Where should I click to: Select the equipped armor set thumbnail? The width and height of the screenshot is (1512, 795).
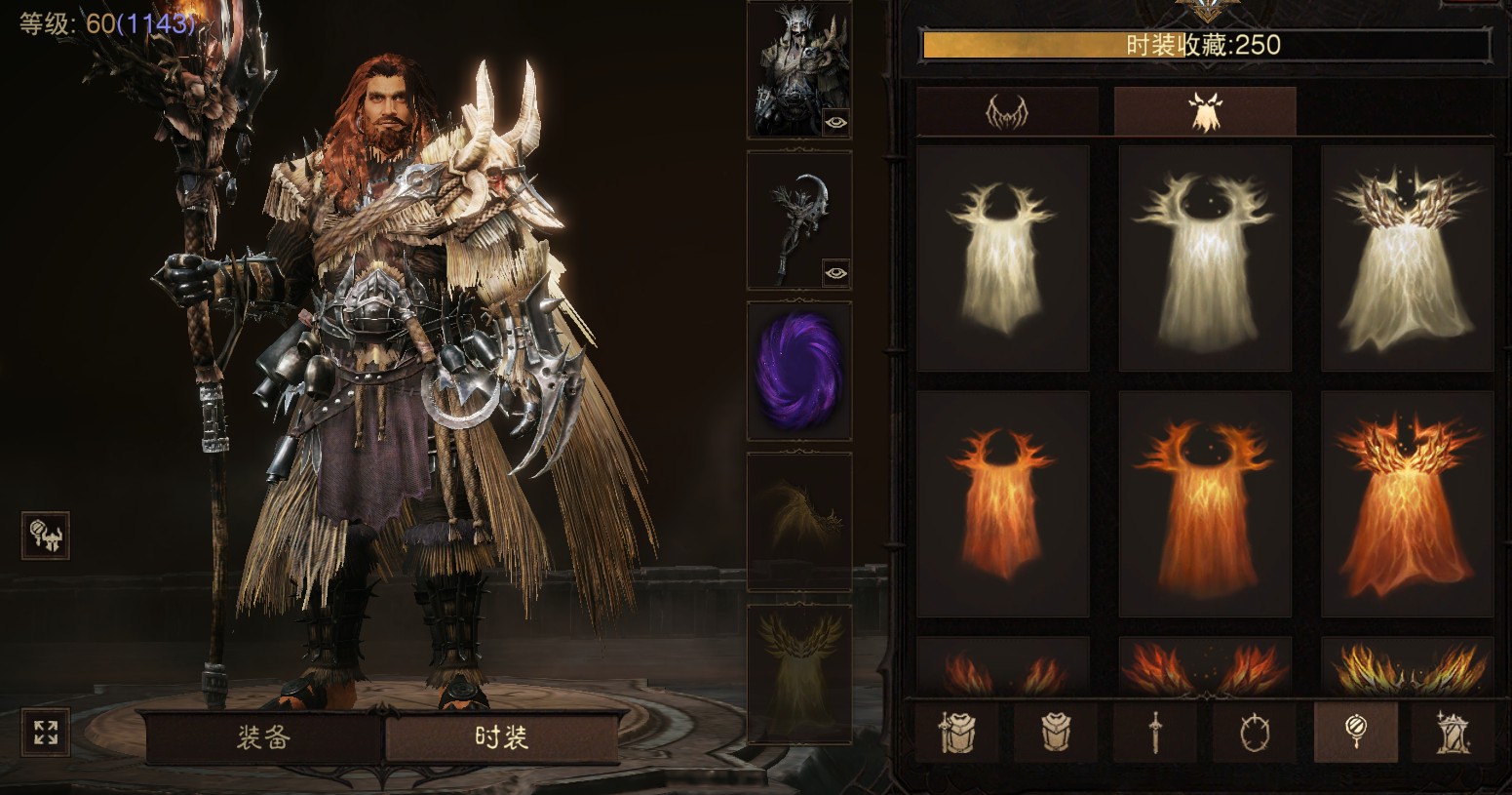[798, 68]
